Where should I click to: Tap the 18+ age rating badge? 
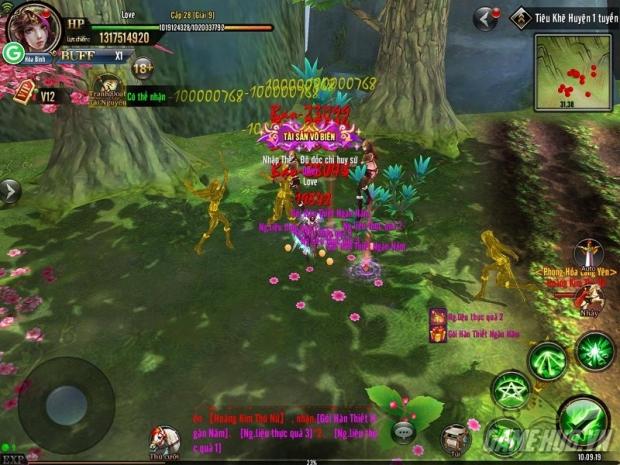(143, 68)
